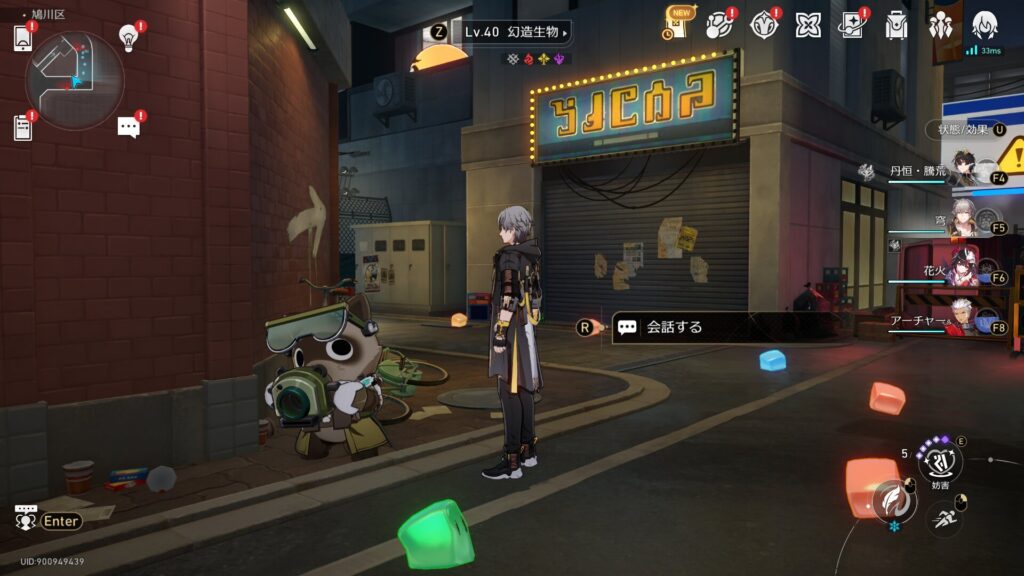Activate the 妨害 technique skill icon
This screenshot has height=576, width=1024.
(939, 463)
